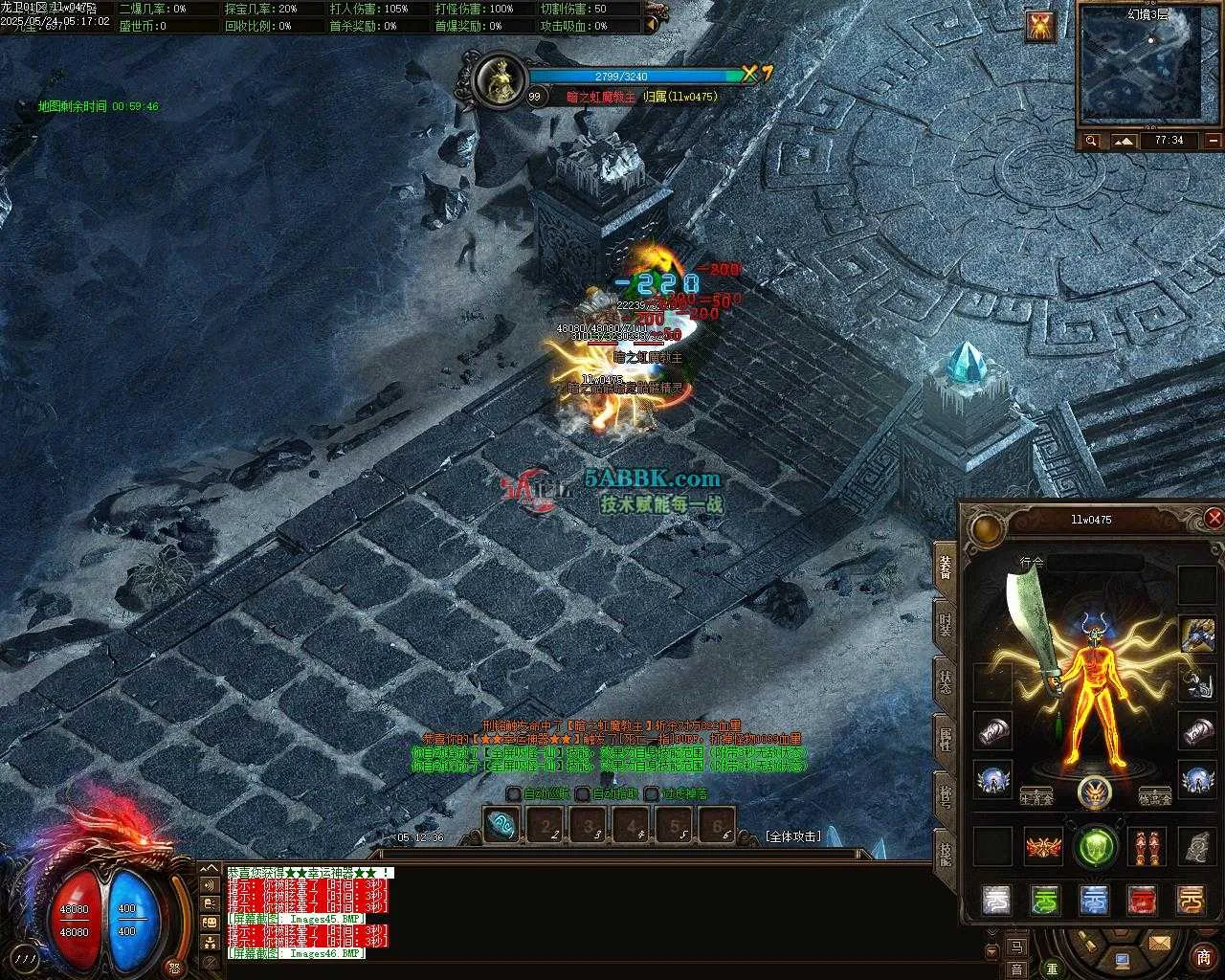
Task: Open the mail envelope icon
Action: click(x=1160, y=944)
